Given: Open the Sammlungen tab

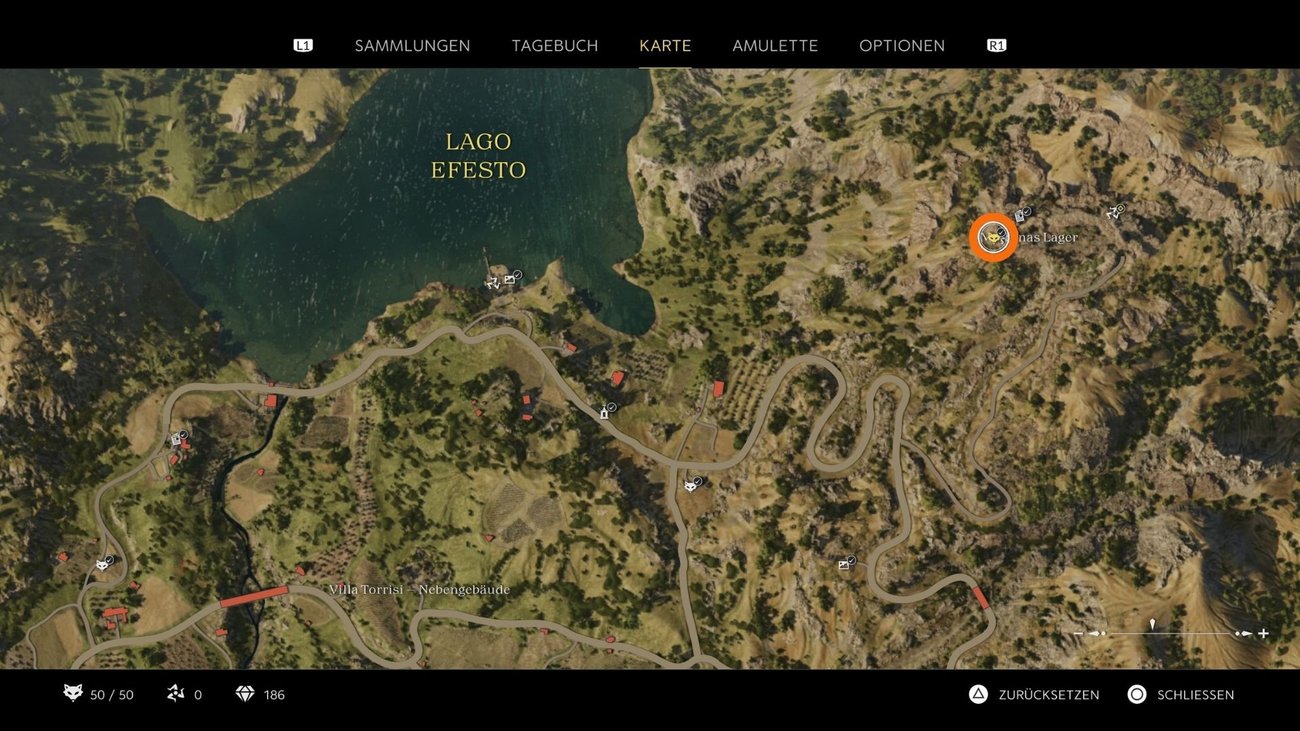Looking at the screenshot, I should click(412, 46).
